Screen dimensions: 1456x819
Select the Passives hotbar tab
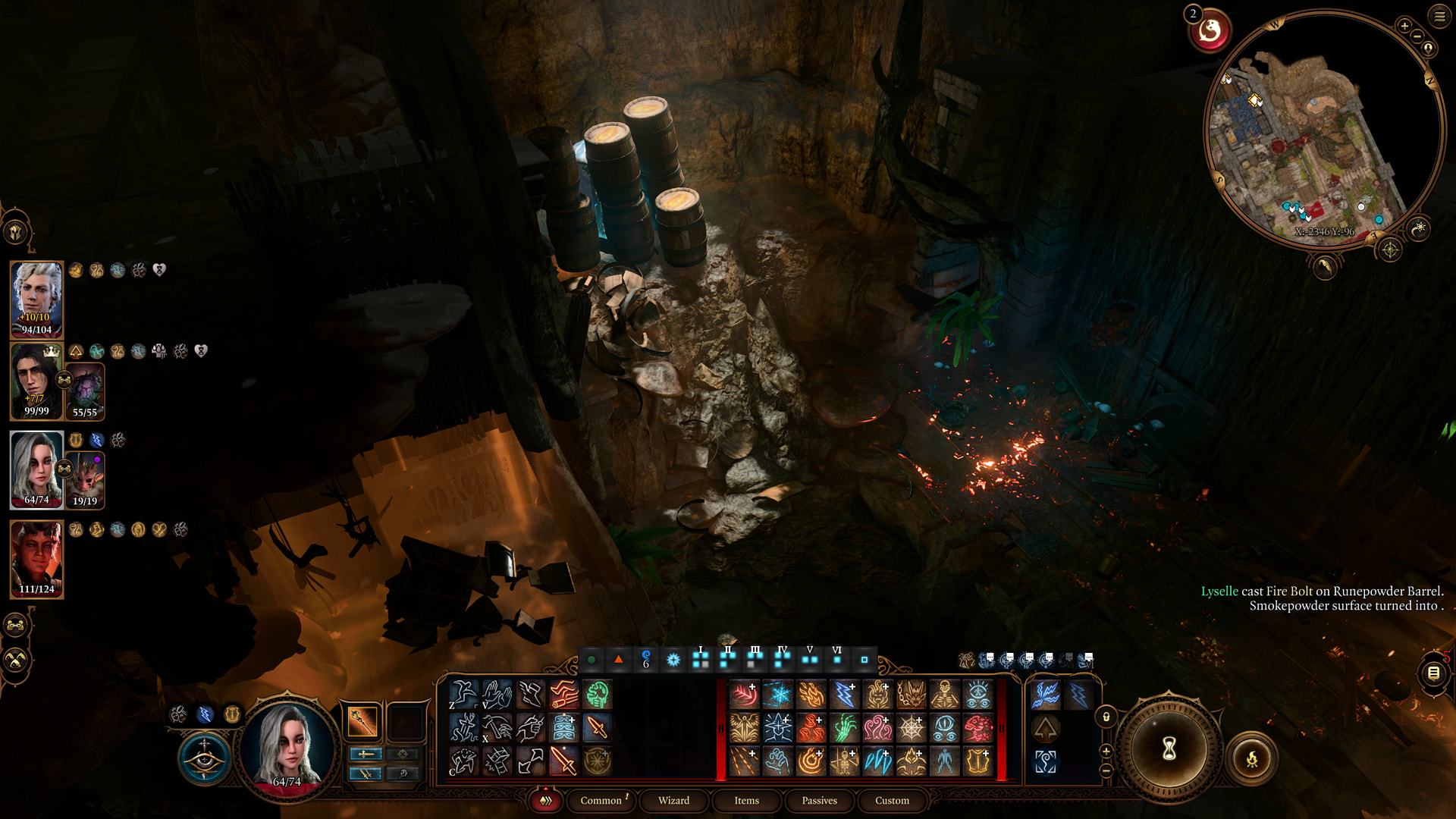point(819,800)
